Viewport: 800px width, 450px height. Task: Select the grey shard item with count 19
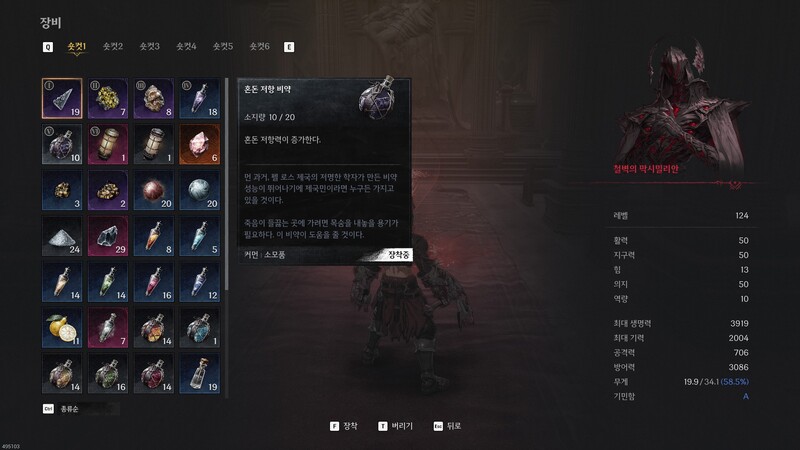click(62, 98)
